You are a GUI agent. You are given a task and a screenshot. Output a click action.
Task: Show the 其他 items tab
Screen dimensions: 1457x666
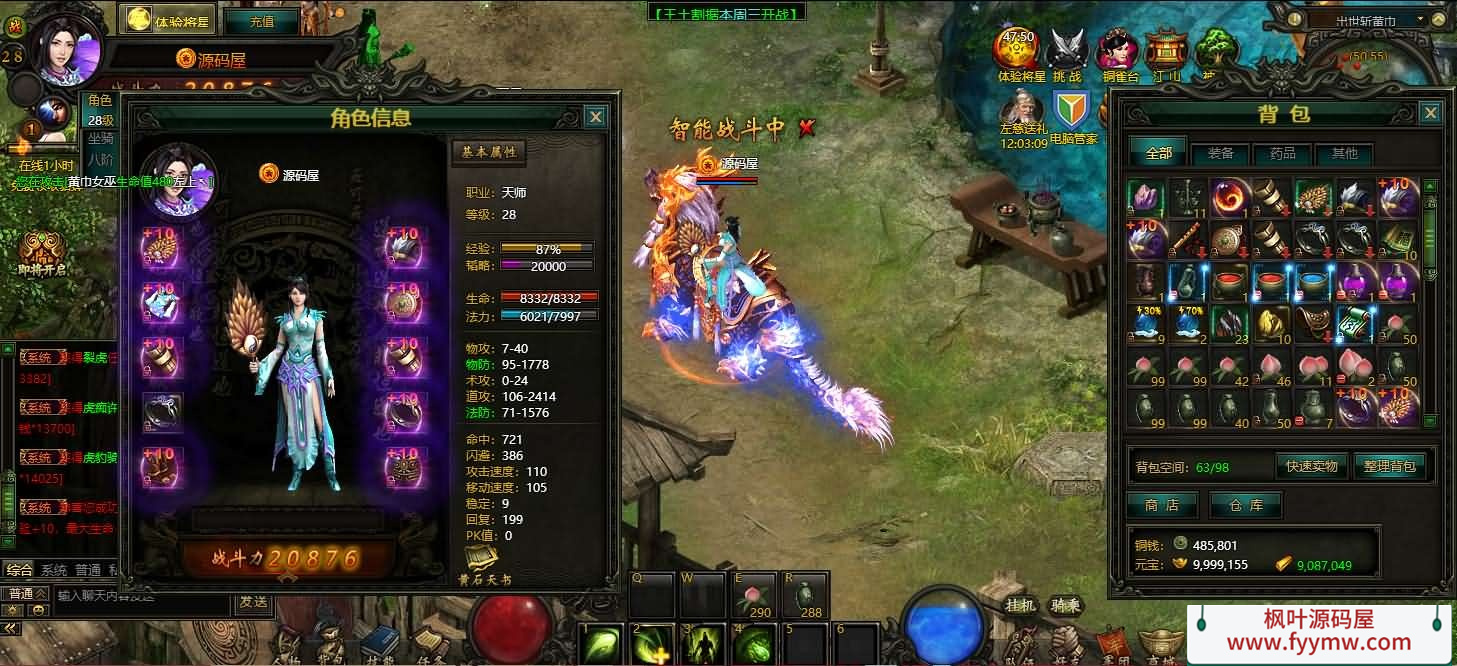tap(1344, 153)
